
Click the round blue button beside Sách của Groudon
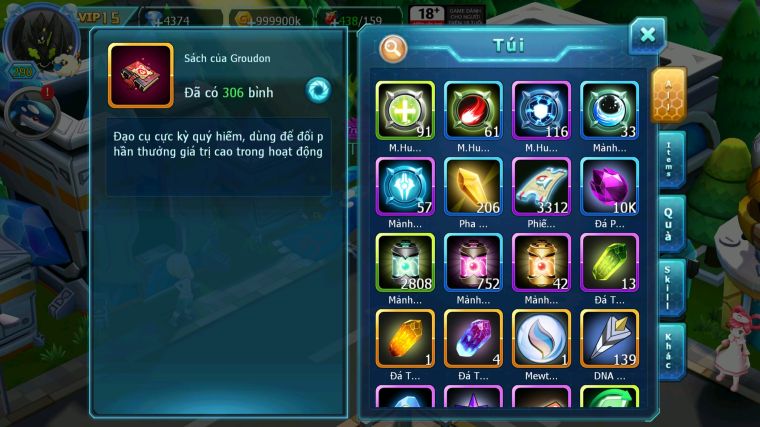tap(318, 89)
